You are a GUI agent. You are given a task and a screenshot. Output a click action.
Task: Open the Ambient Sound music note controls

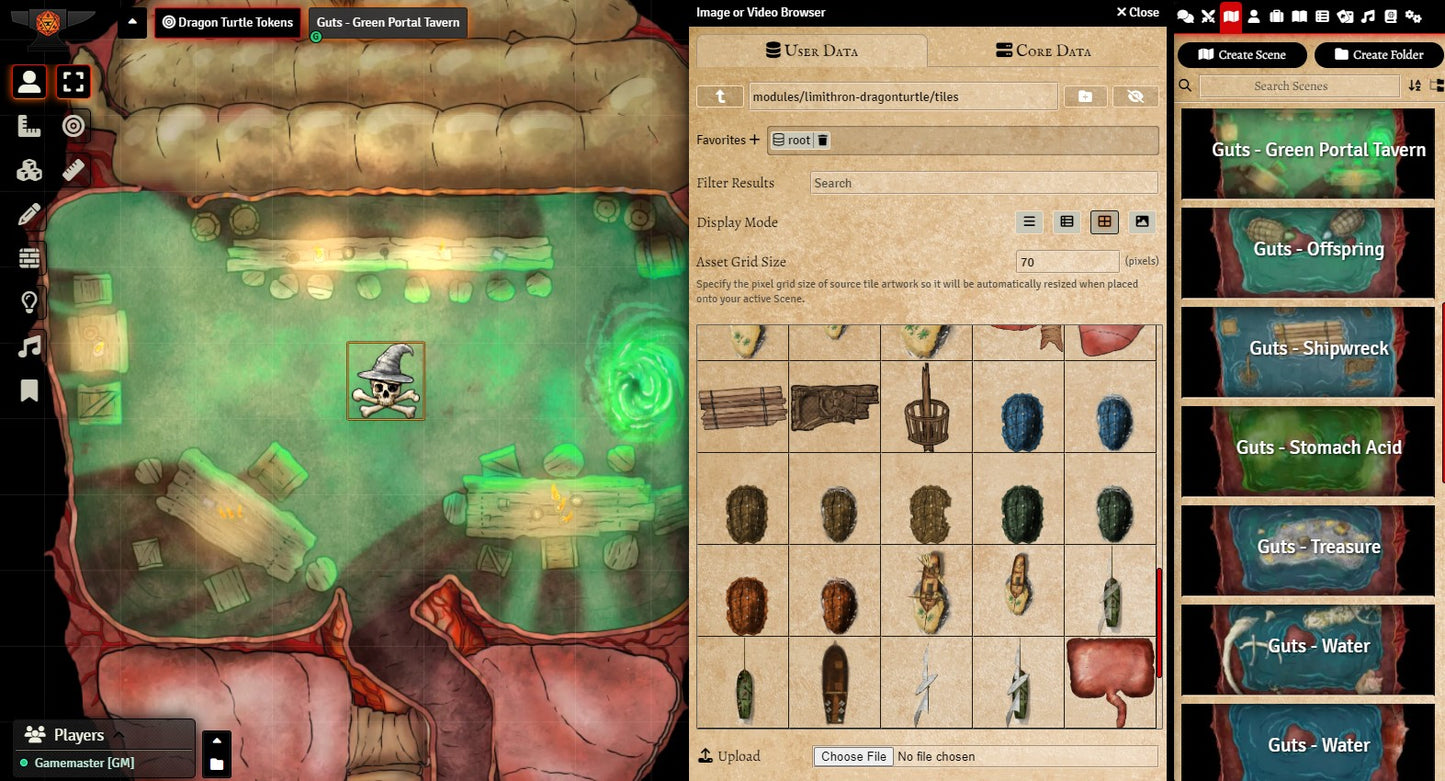coord(30,346)
